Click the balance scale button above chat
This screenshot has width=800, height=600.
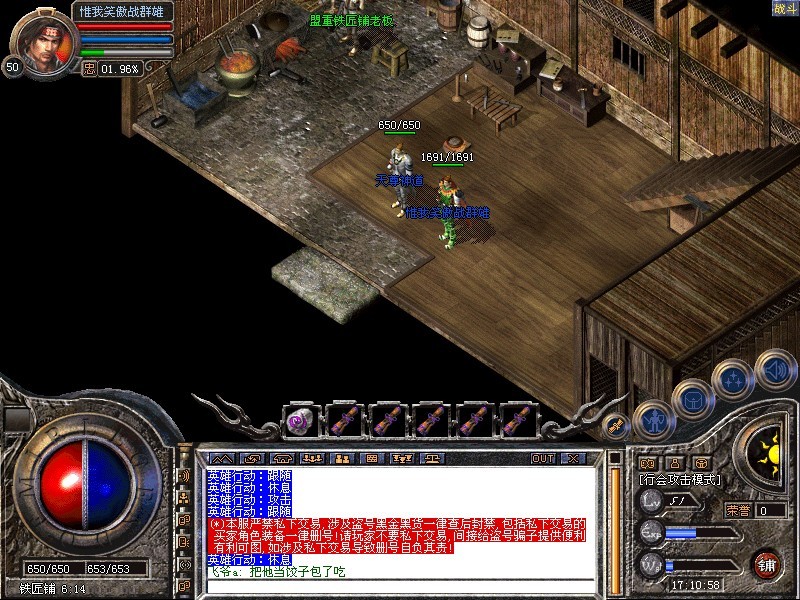tap(431, 458)
